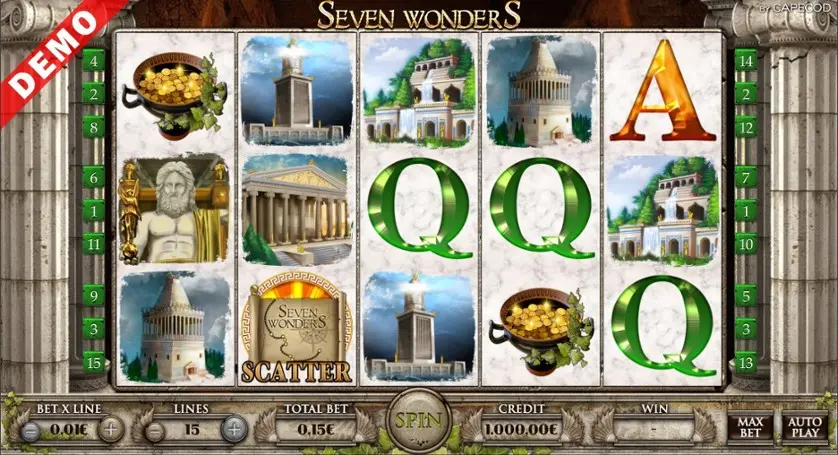
Task: Add more active lines
Action: (x=233, y=431)
